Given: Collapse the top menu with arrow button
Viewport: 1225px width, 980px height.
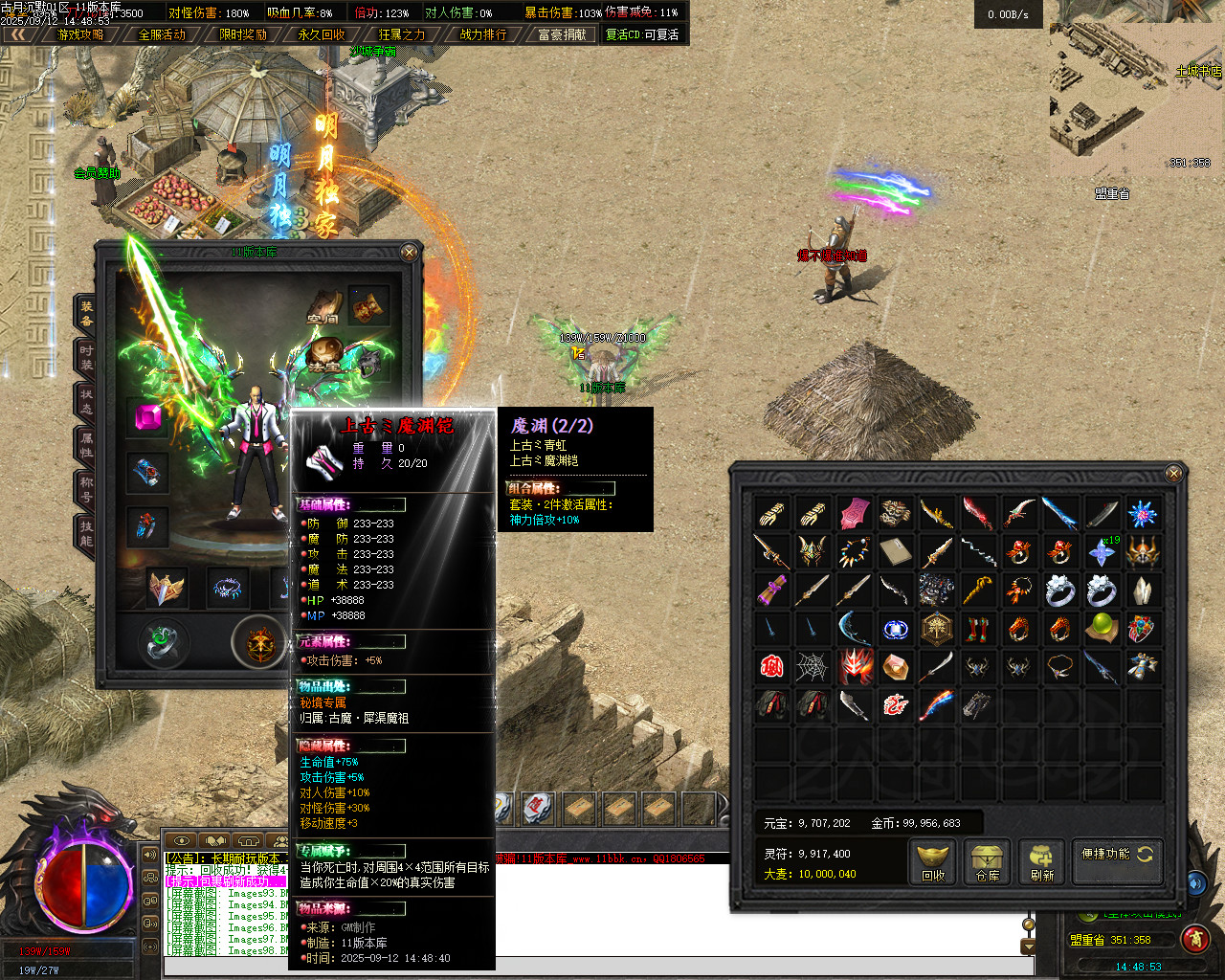Looking at the screenshot, I should pyautogui.click(x=19, y=34).
